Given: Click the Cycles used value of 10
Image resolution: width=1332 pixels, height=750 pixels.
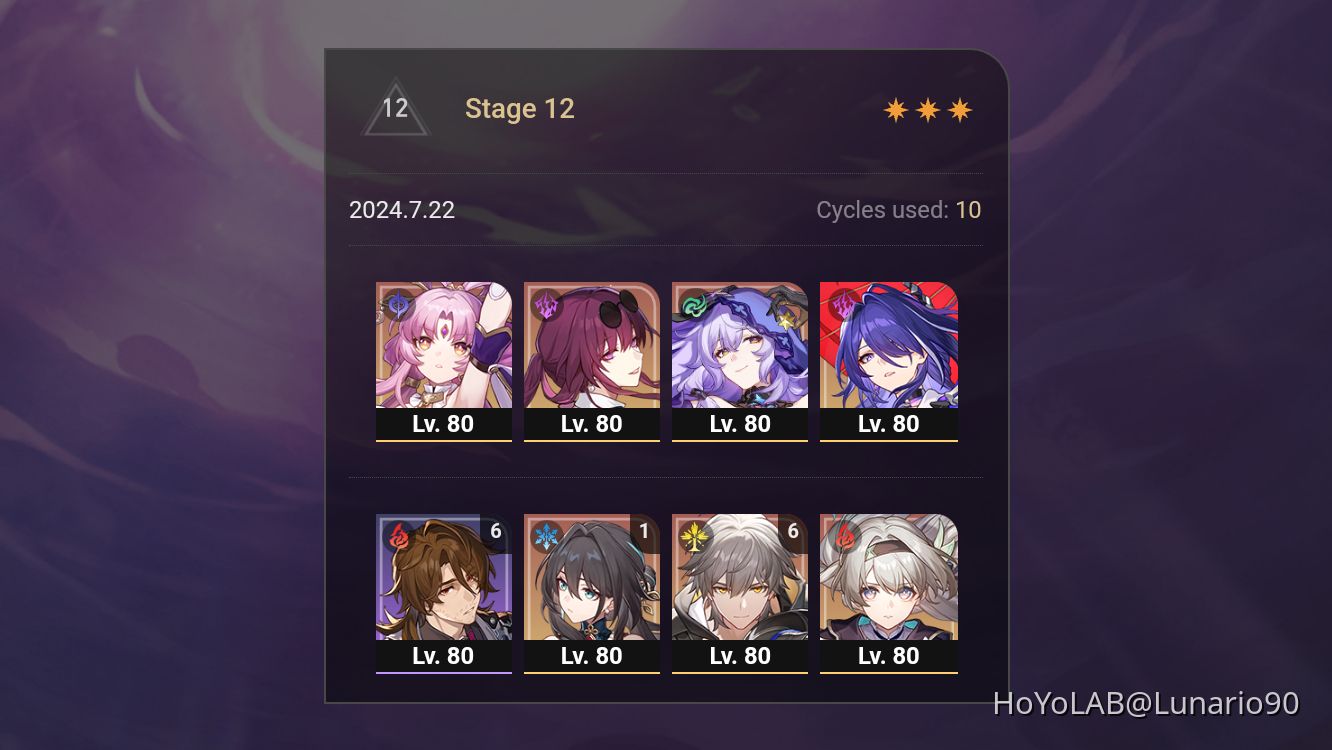Looking at the screenshot, I should pos(969,210).
